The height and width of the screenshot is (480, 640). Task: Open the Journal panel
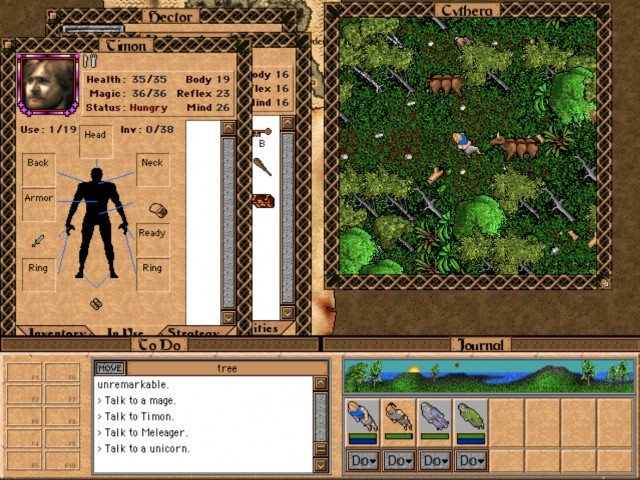point(481,345)
